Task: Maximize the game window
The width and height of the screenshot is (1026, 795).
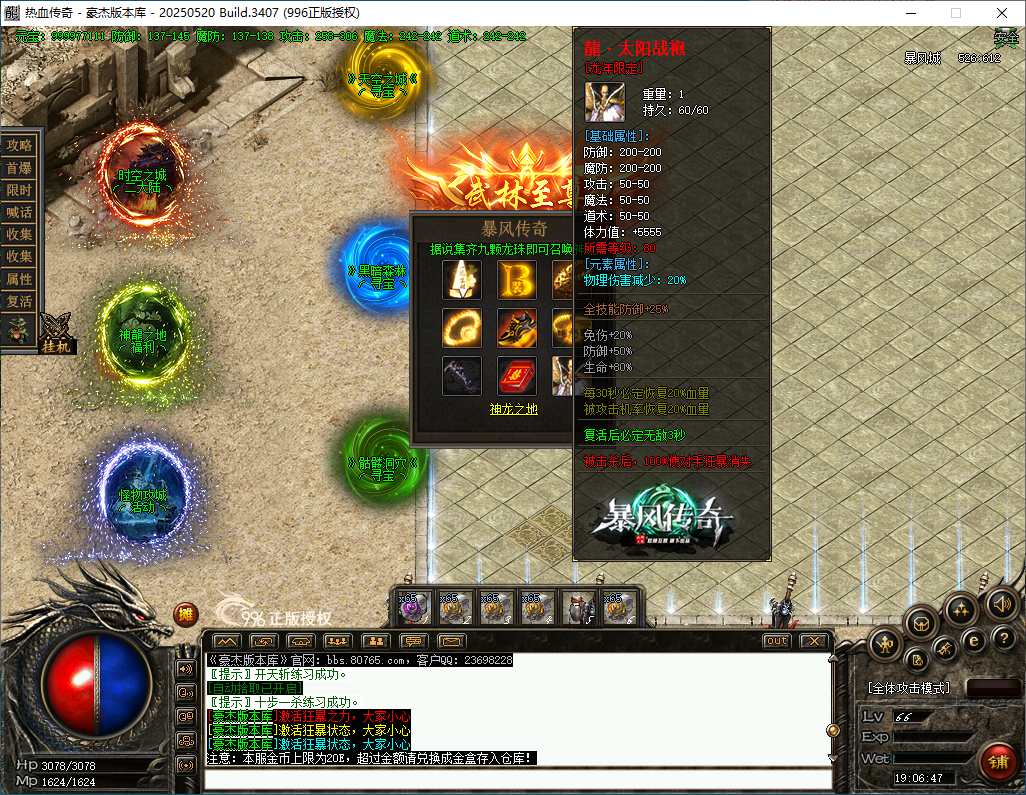Action: pyautogui.click(x=955, y=13)
